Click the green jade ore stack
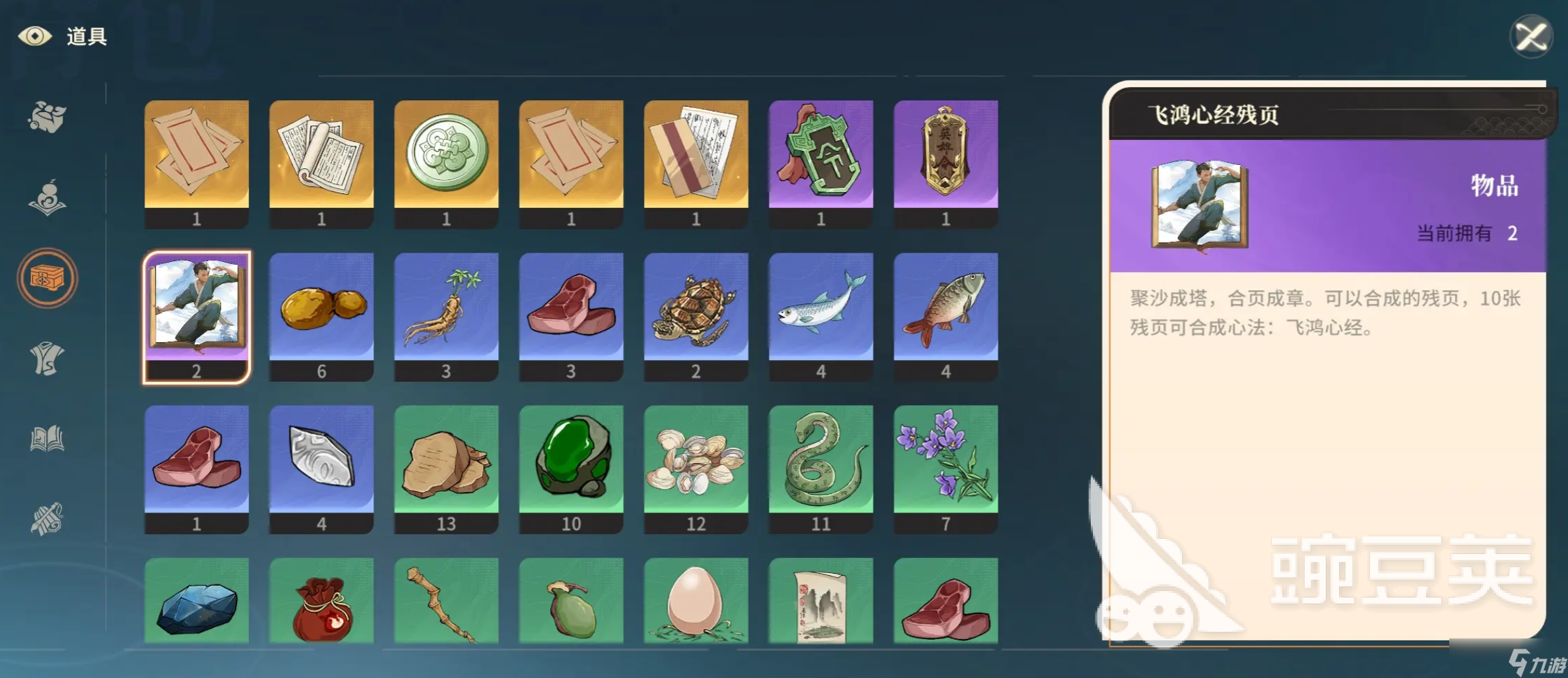This screenshot has height=678, width=1568. (572, 460)
